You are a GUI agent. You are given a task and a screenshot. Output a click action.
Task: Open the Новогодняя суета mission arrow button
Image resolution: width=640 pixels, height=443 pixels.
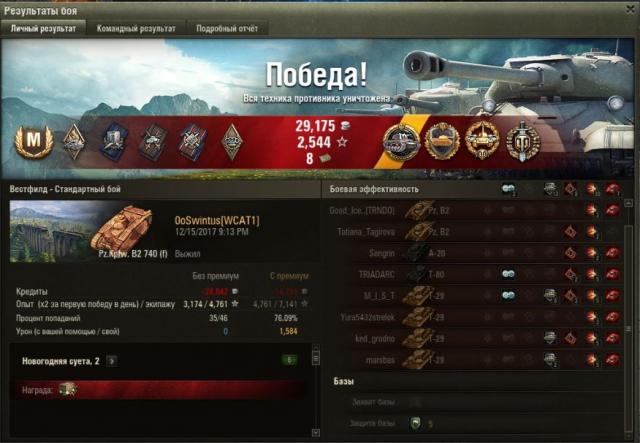112,360
